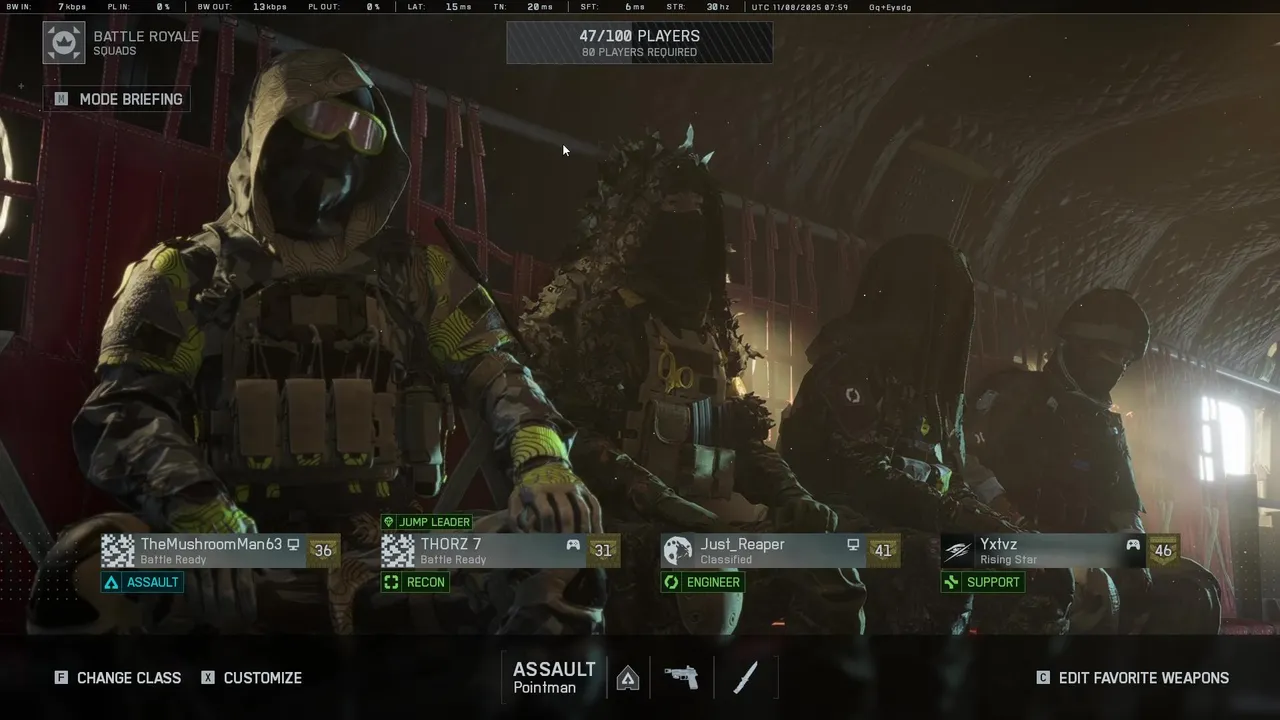Open the Customize option

click(251, 678)
